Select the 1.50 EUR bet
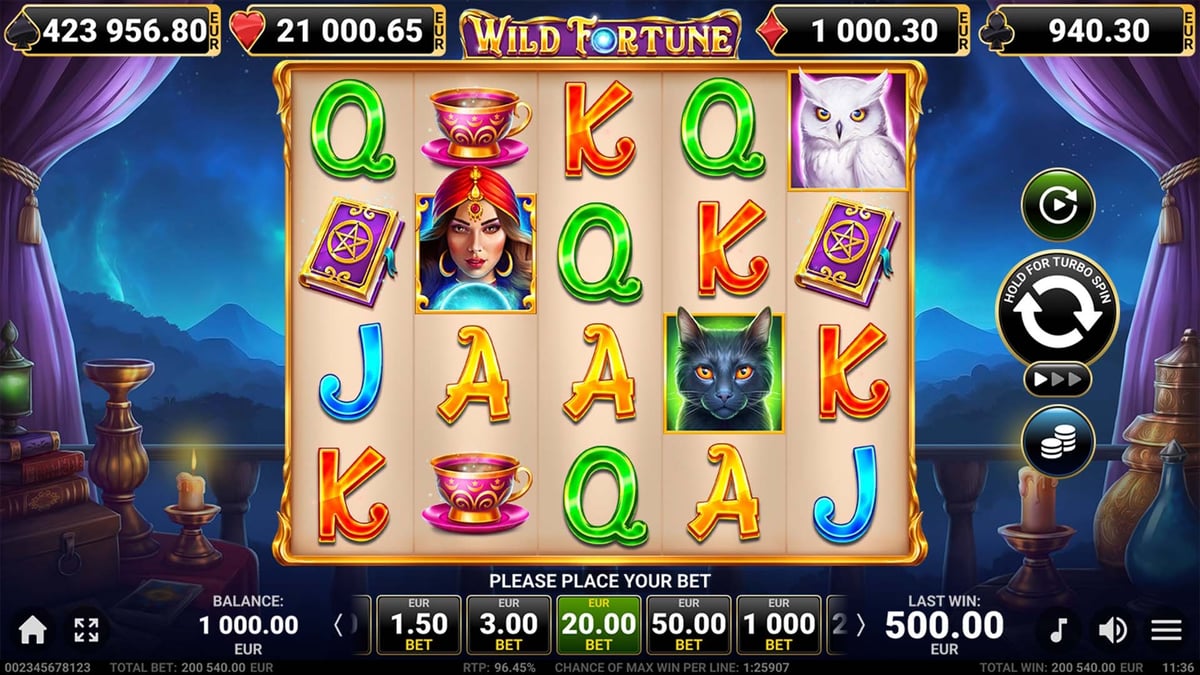 click(419, 626)
